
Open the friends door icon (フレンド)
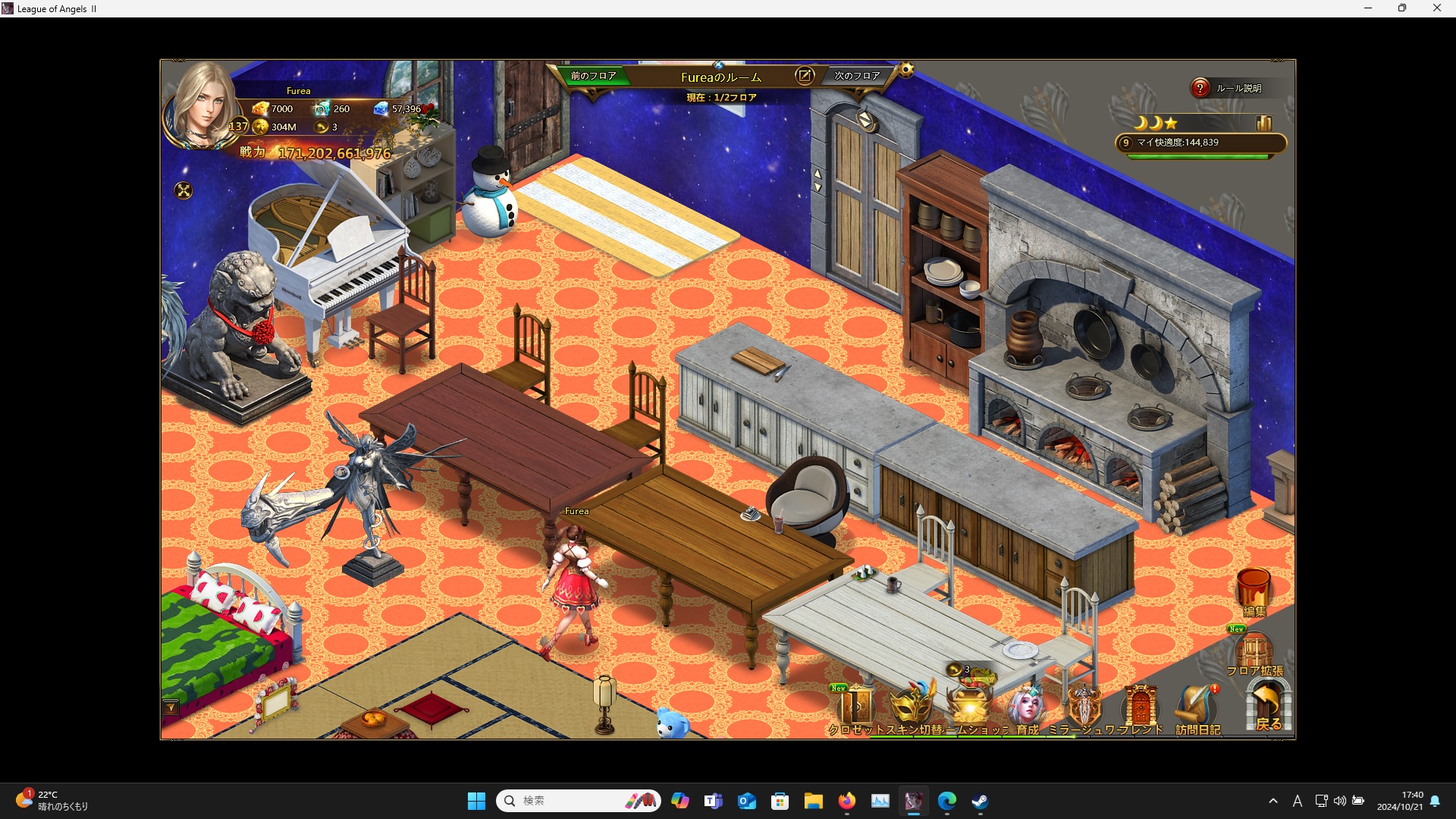tap(1140, 708)
